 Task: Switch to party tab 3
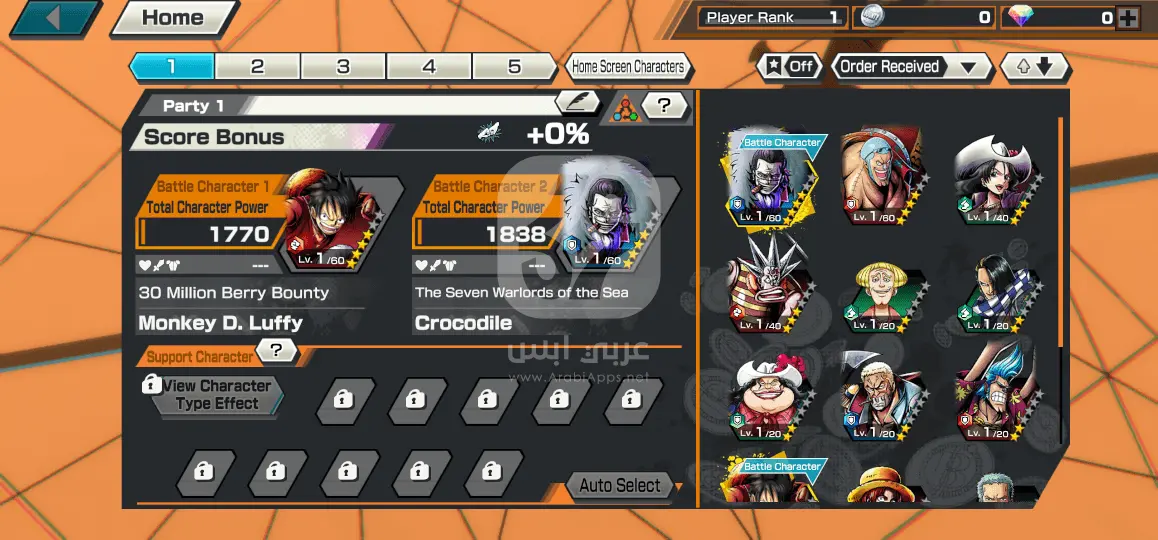[x=343, y=67]
